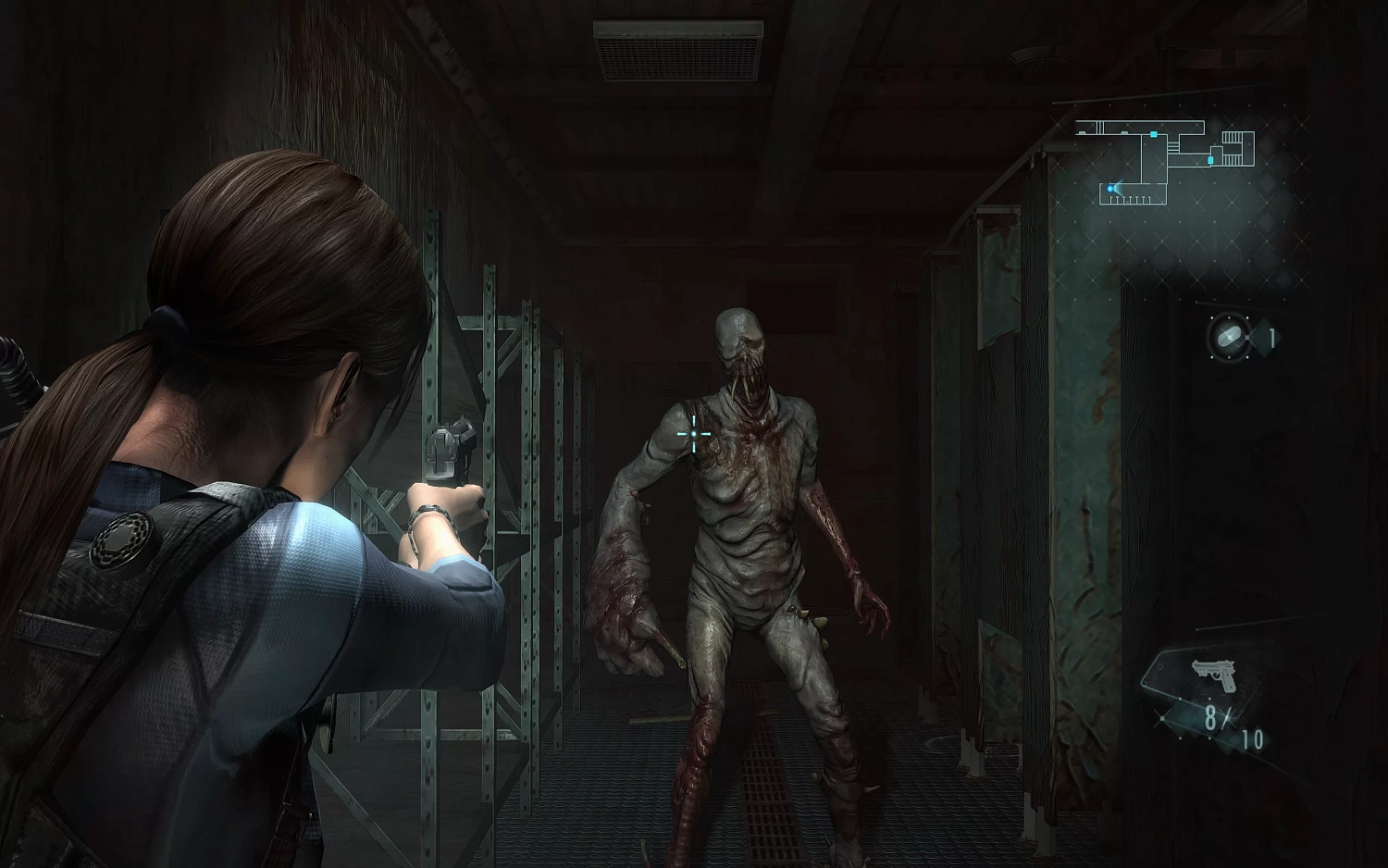Click the reserve ammo count of 10

coord(1254,738)
